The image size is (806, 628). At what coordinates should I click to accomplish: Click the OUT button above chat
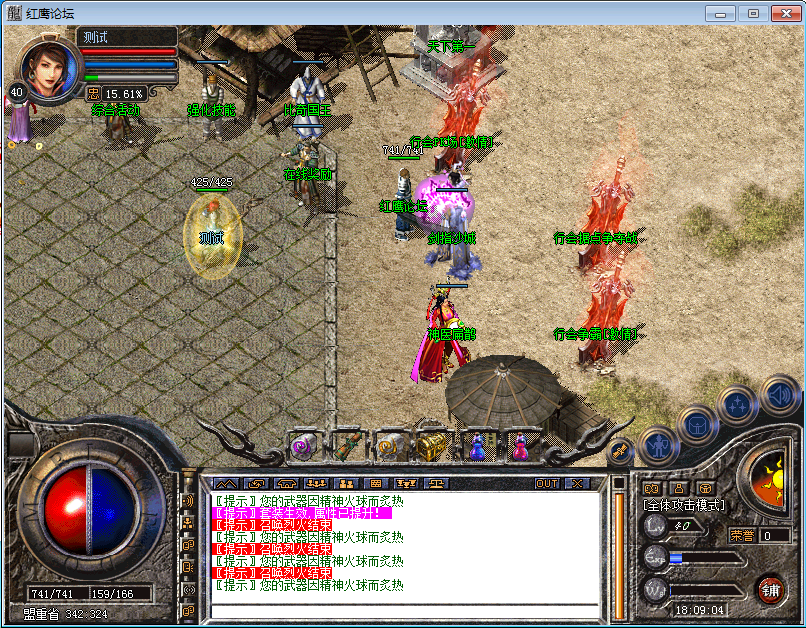pos(547,483)
